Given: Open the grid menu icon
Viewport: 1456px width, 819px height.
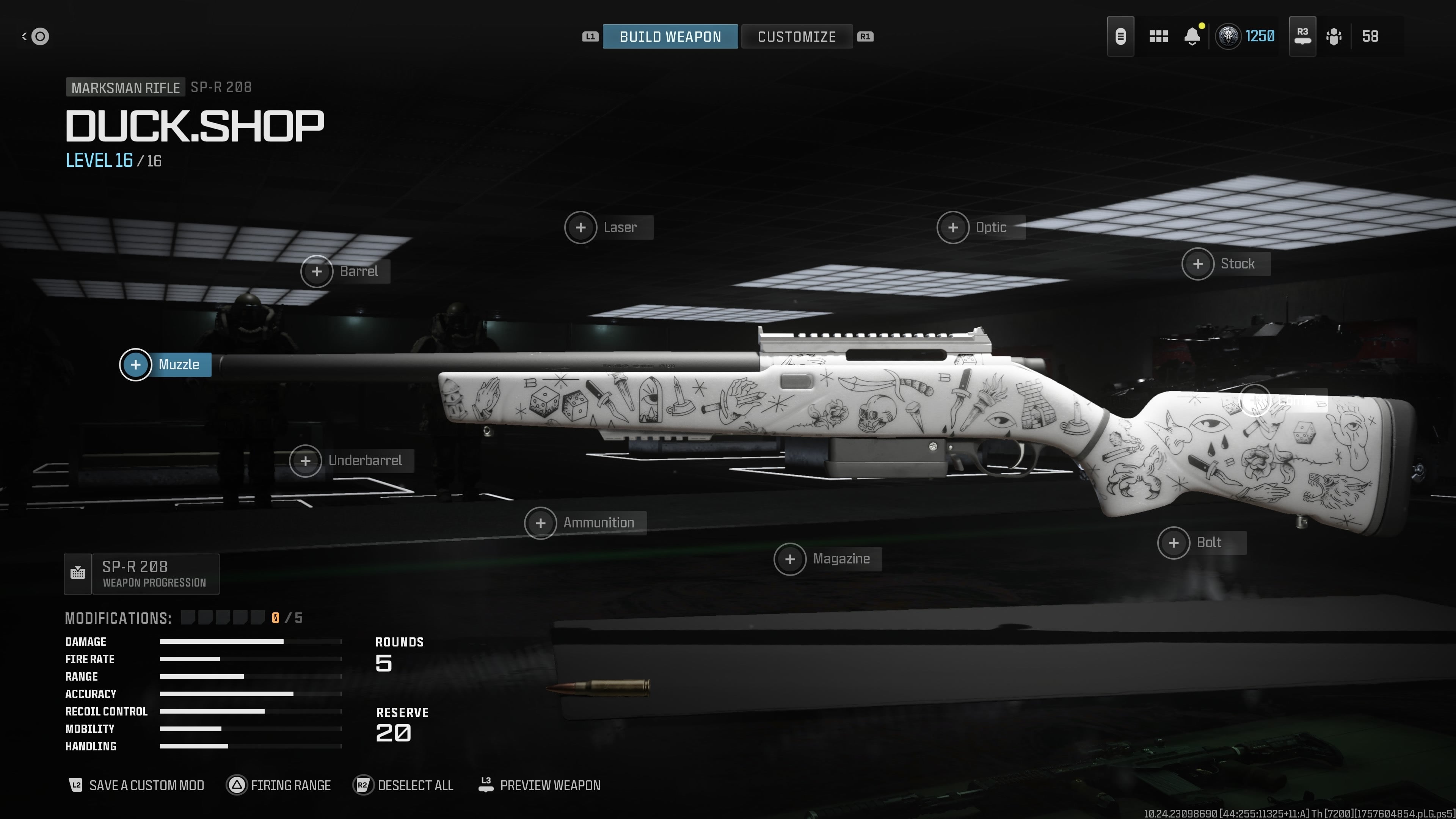Looking at the screenshot, I should [x=1158, y=37].
